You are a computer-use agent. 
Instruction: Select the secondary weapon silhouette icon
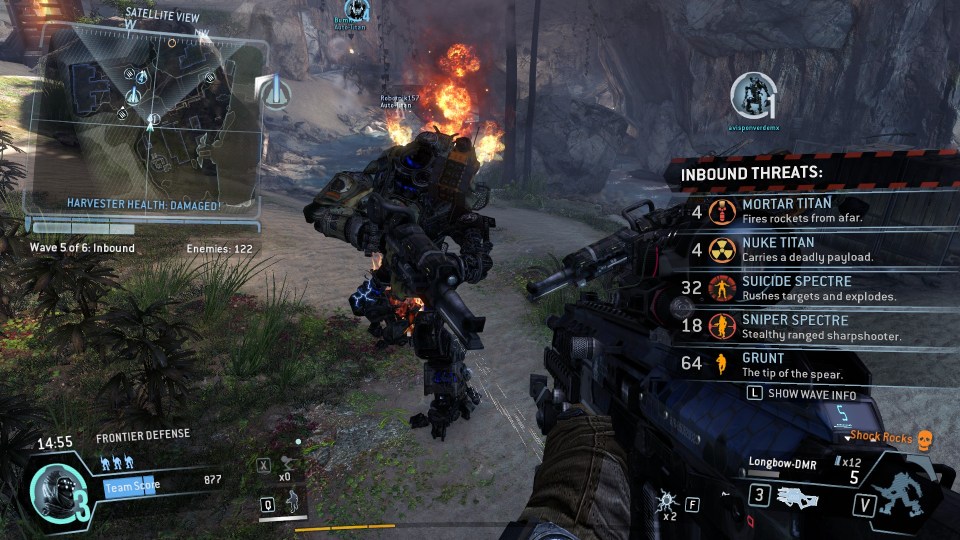801,495
